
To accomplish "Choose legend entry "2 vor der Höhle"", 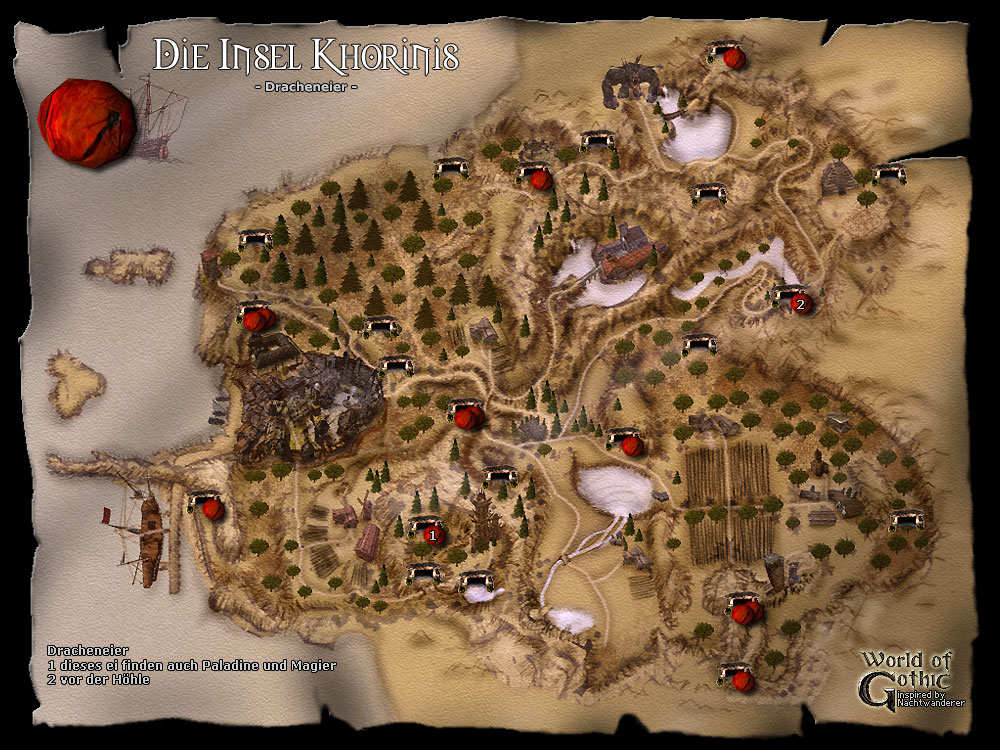I will click(x=98, y=680).
